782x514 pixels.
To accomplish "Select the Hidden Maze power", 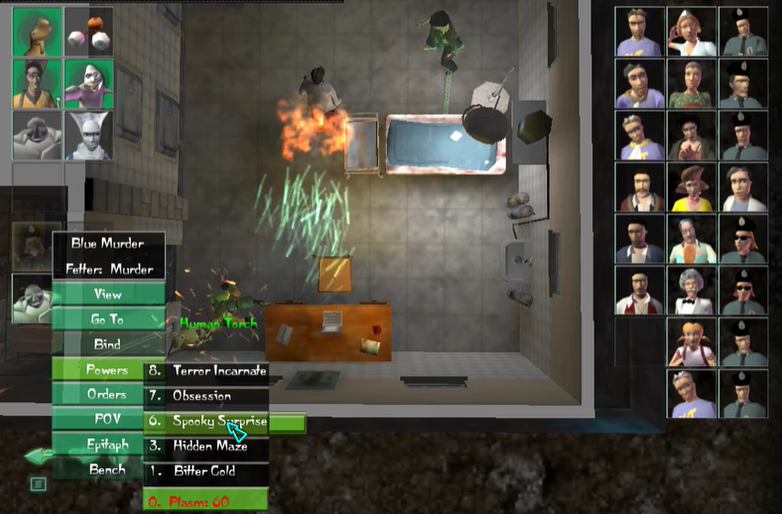I will 207,446.
